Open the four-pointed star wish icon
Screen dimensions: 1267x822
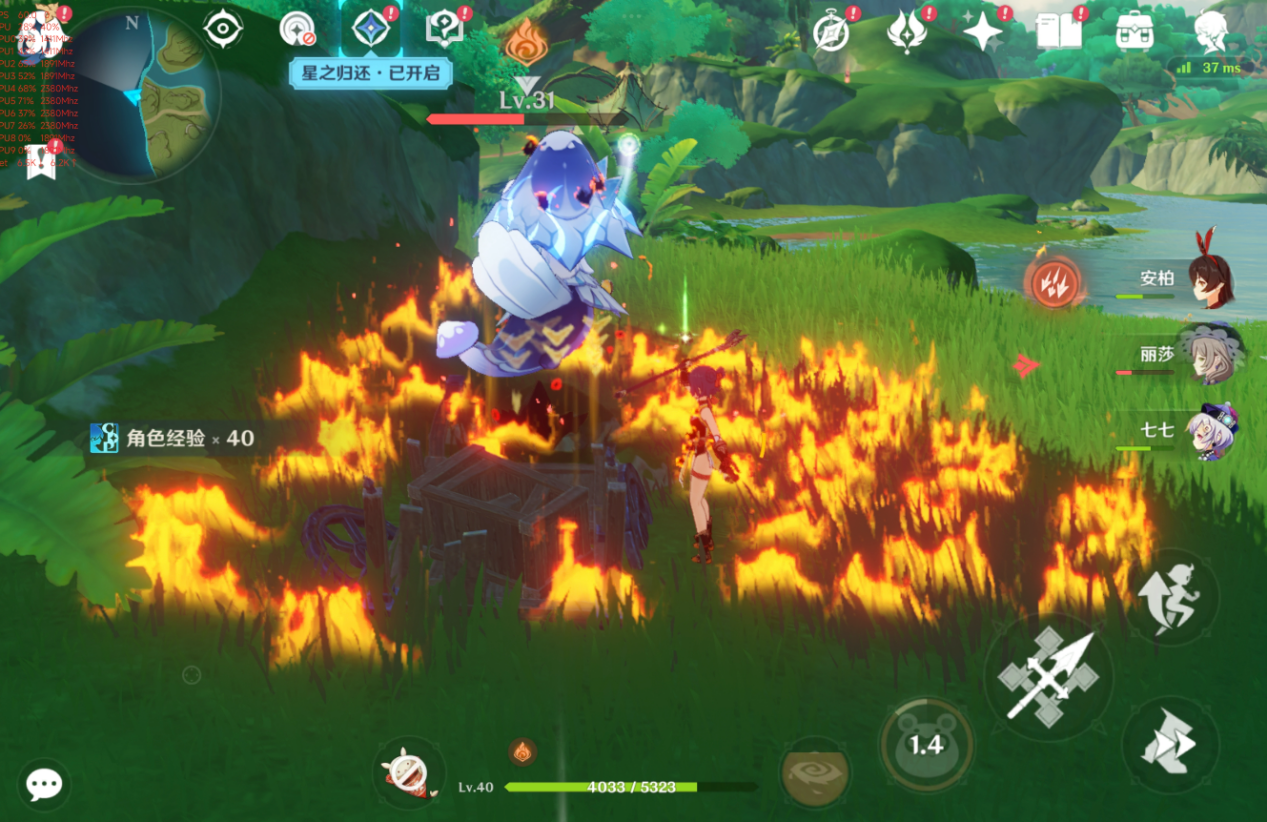point(982,32)
